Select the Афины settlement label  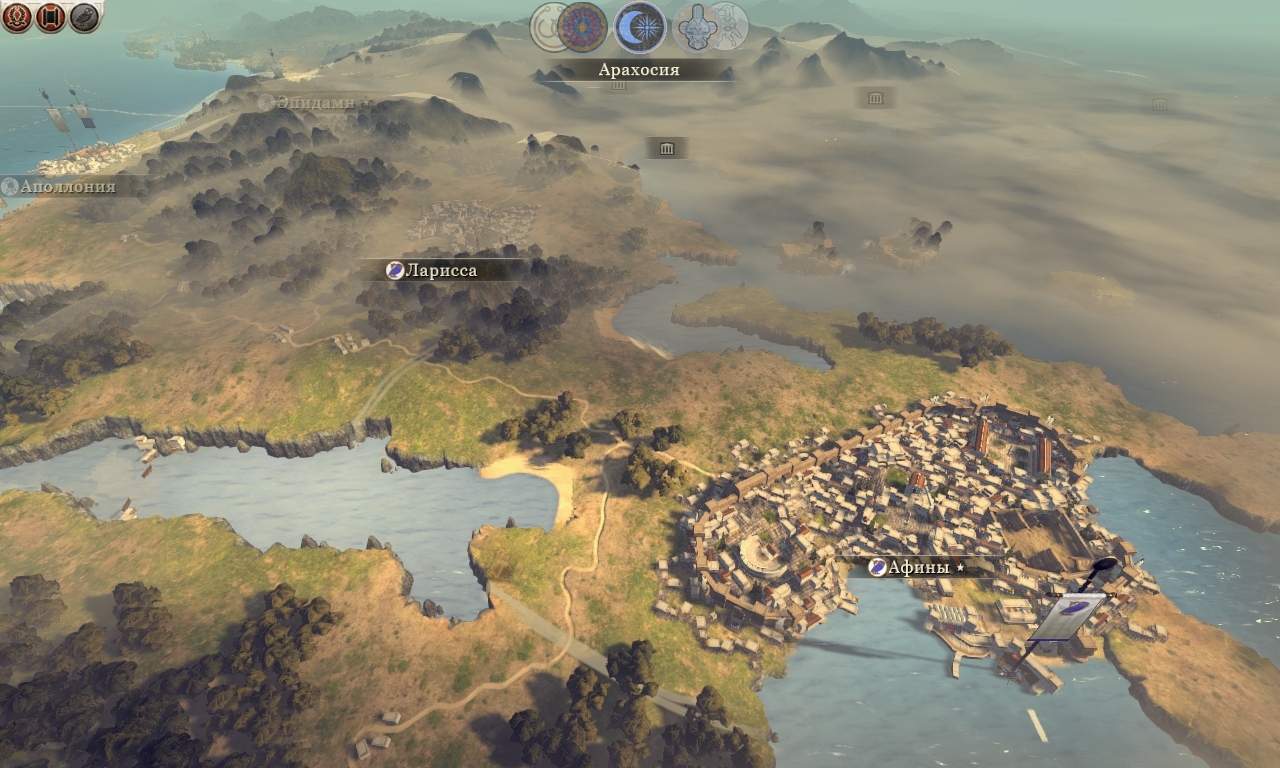[x=918, y=568]
